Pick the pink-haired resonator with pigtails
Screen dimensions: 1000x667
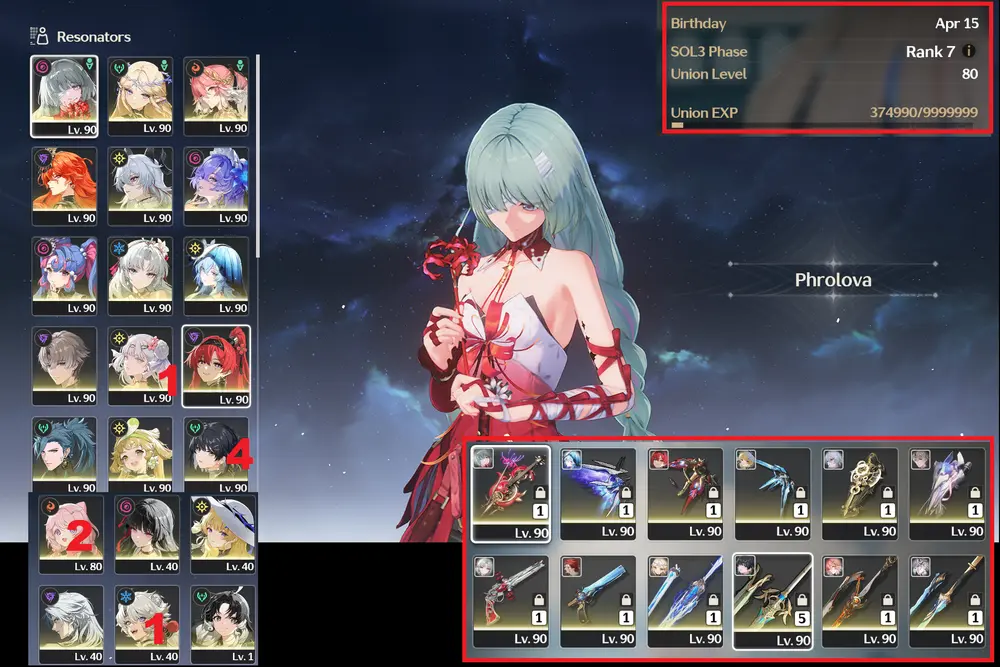pos(64,275)
